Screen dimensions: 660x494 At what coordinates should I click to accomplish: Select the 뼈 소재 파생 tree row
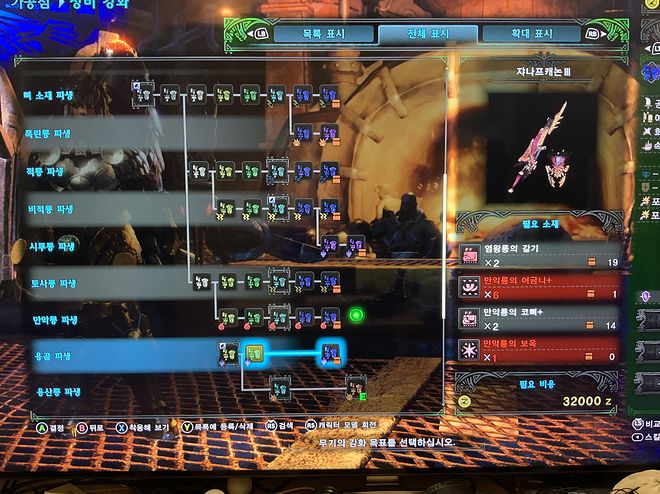point(50,95)
